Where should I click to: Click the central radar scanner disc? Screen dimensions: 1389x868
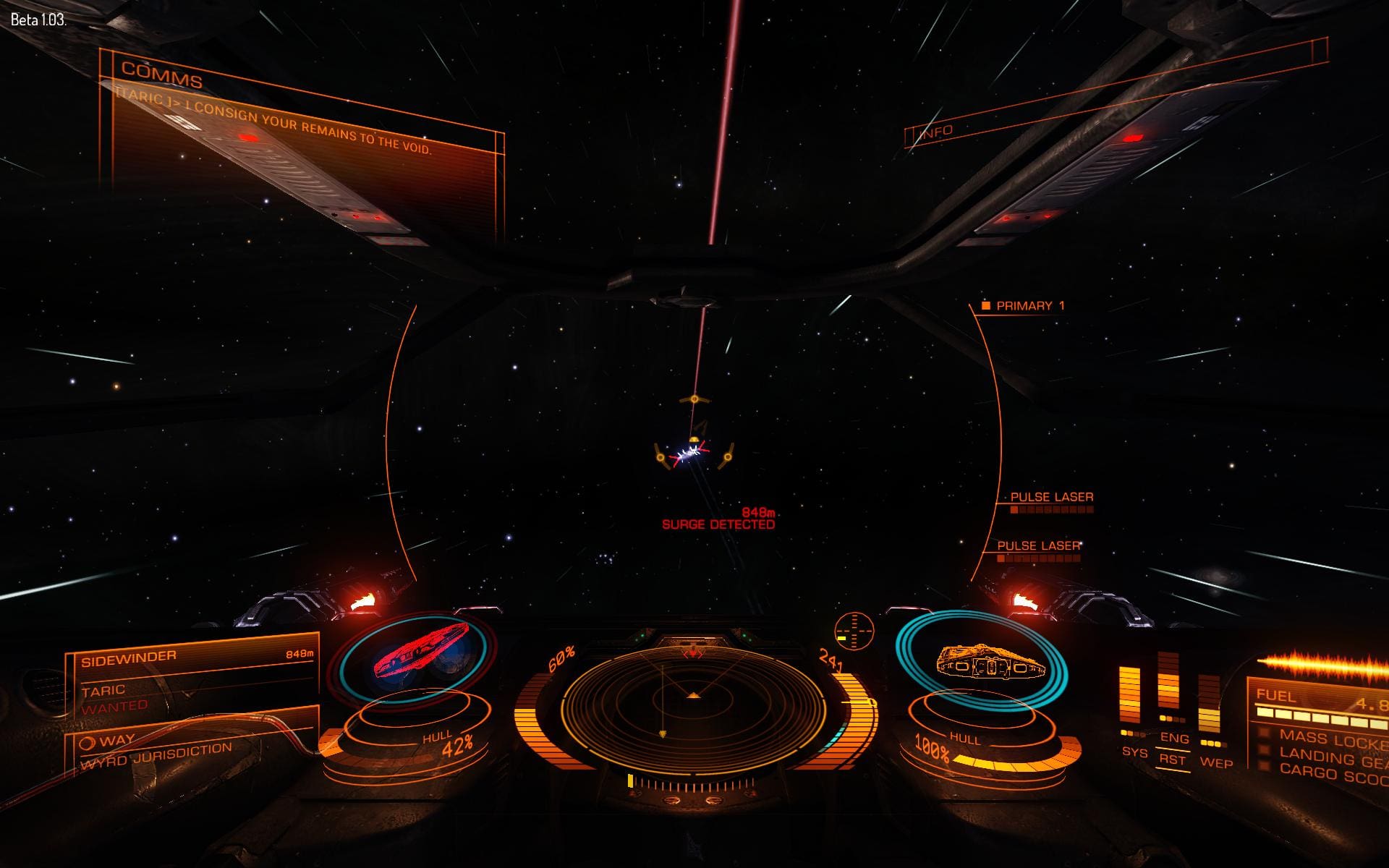coord(693,697)
